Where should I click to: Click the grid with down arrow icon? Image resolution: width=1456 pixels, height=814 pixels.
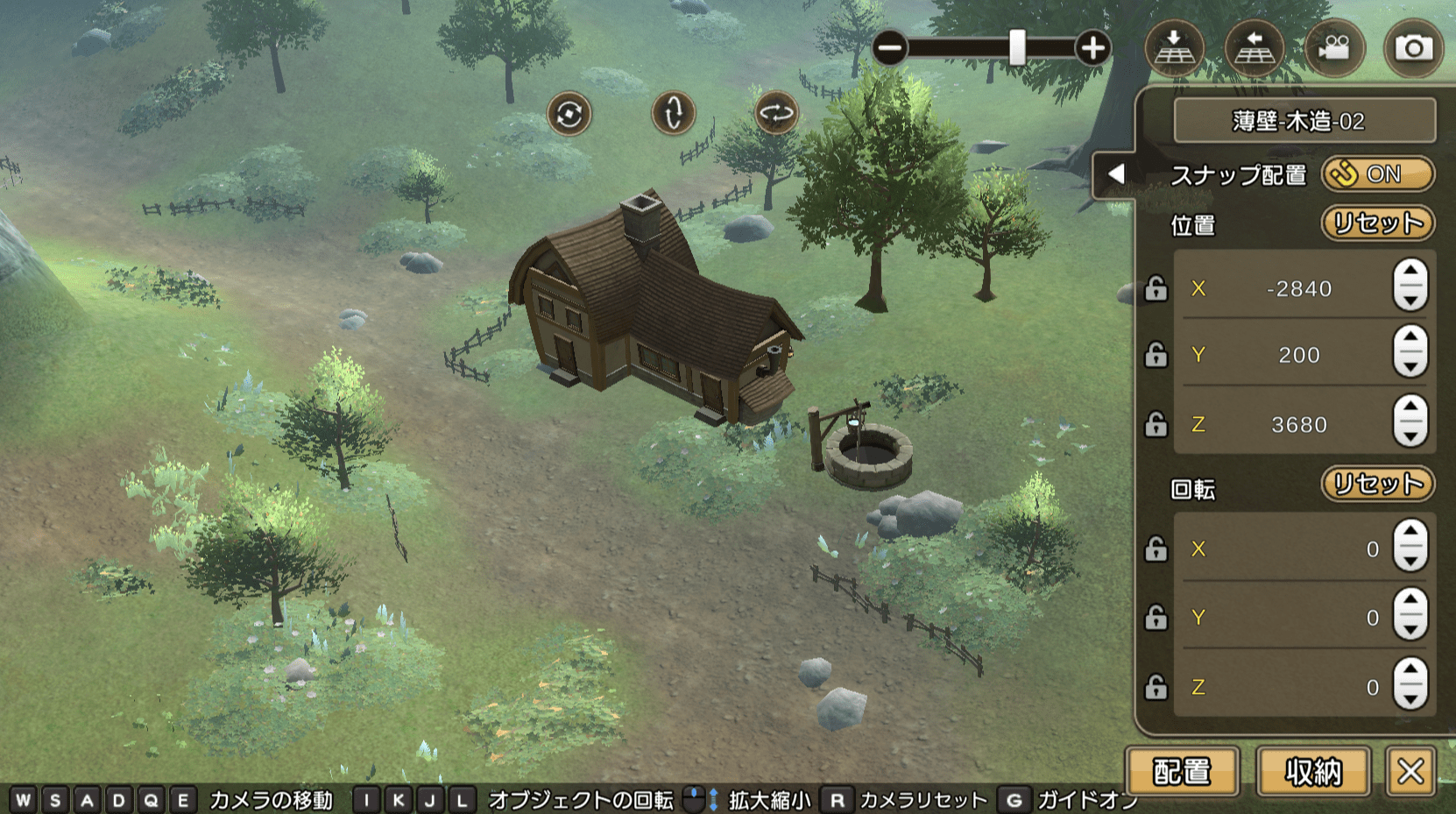1174,48
